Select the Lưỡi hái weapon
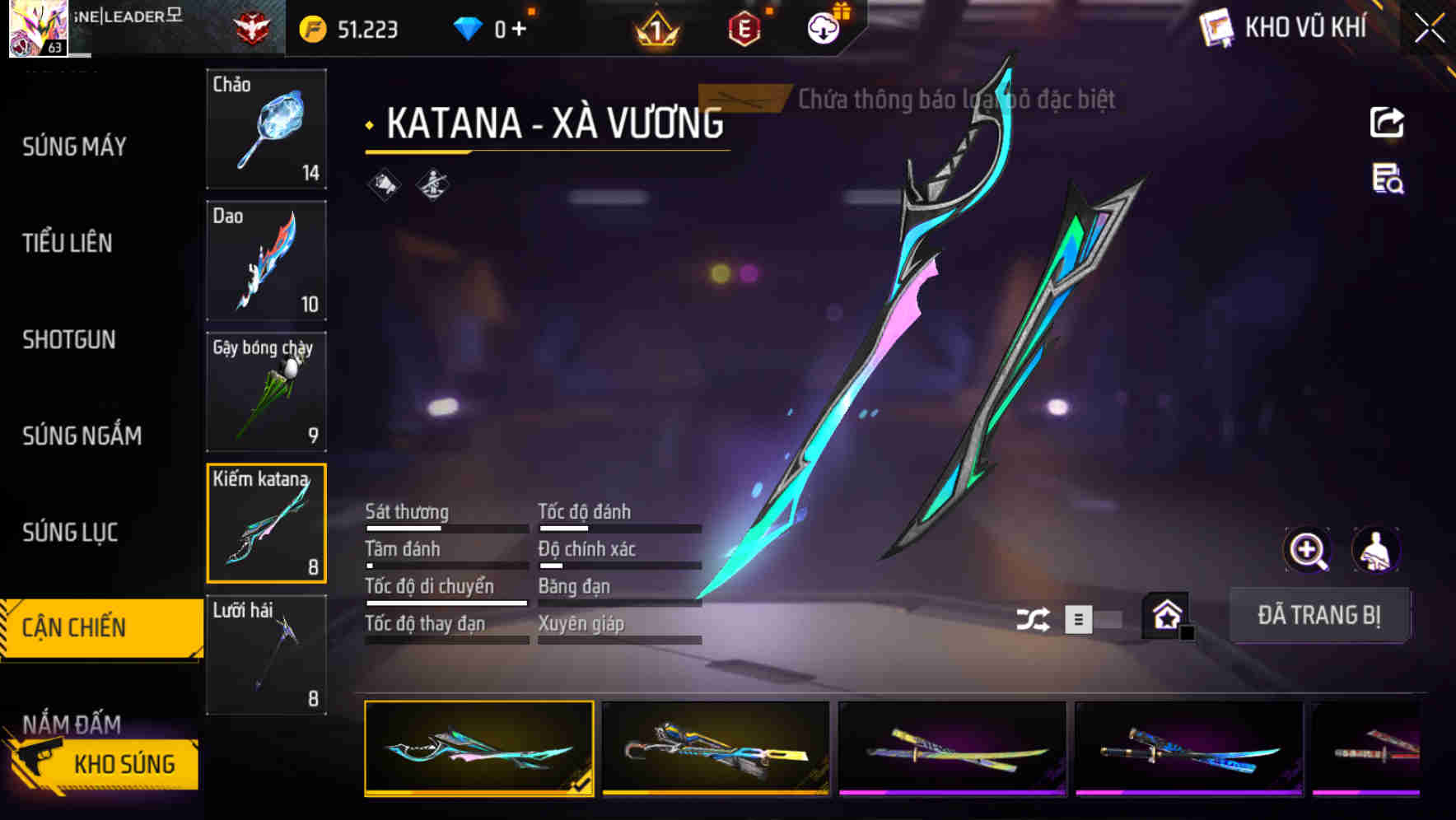Image resolution: width=1456 pixels, height=820 pixels. pos(266,655)
